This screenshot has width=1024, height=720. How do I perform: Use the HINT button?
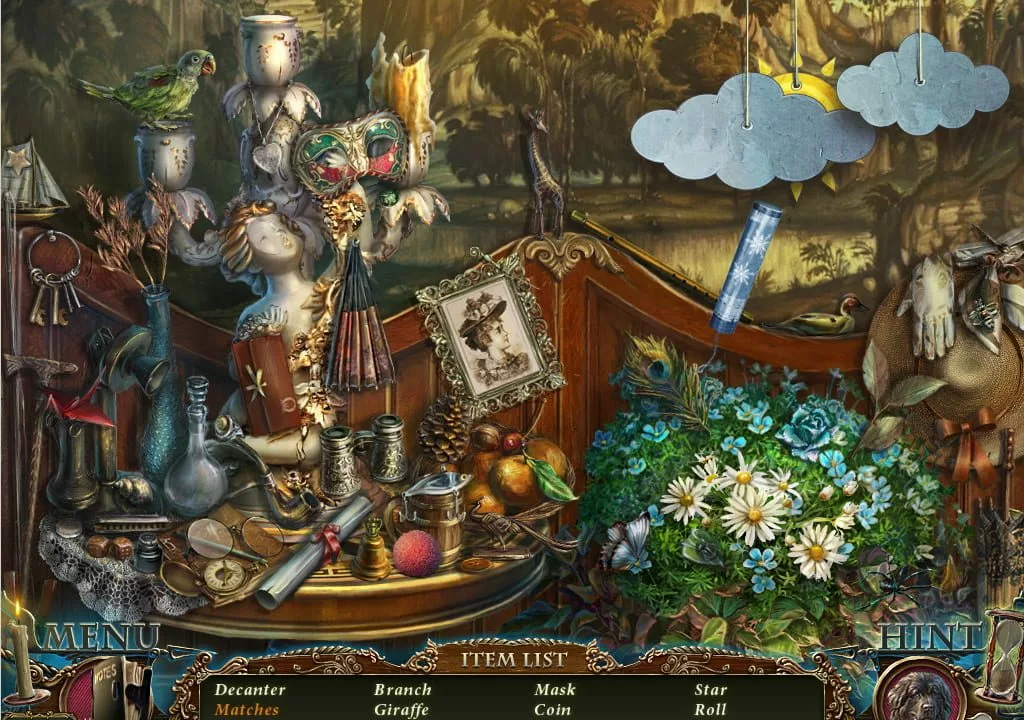pos(930,637)
